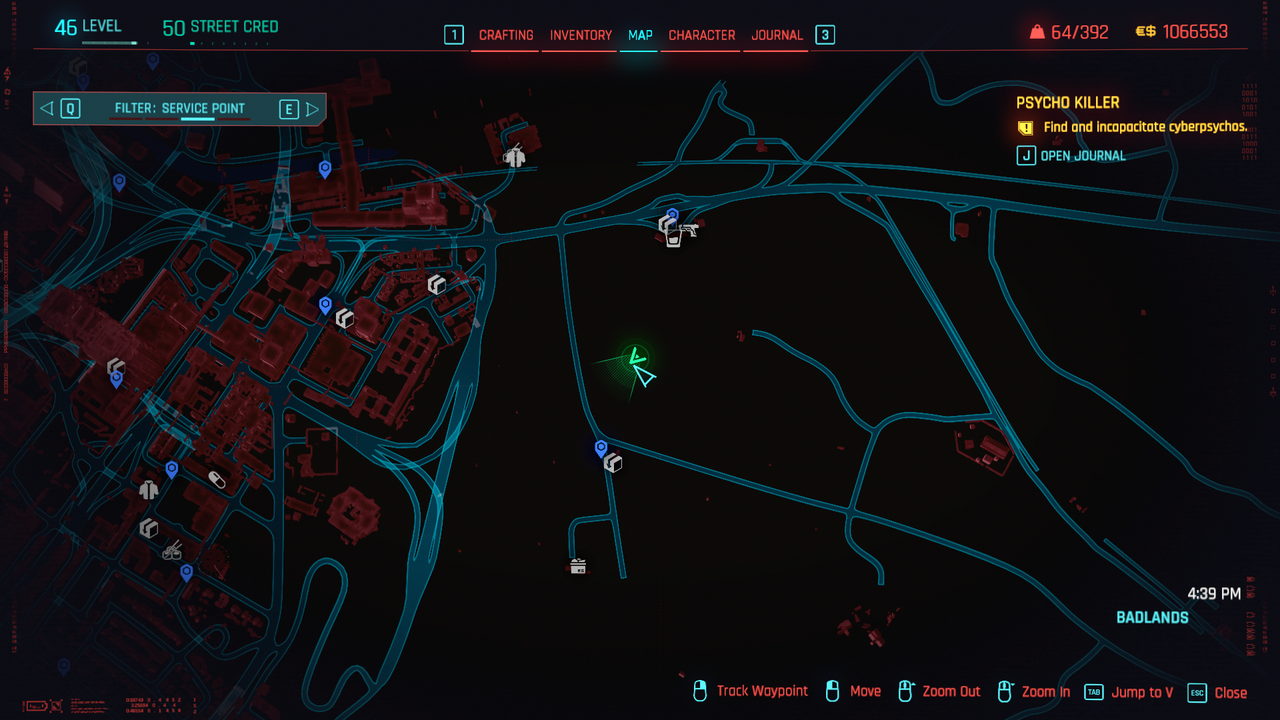Open the Journal tab
Viewport: 1280px width, 720px height.
click(777, 35)
